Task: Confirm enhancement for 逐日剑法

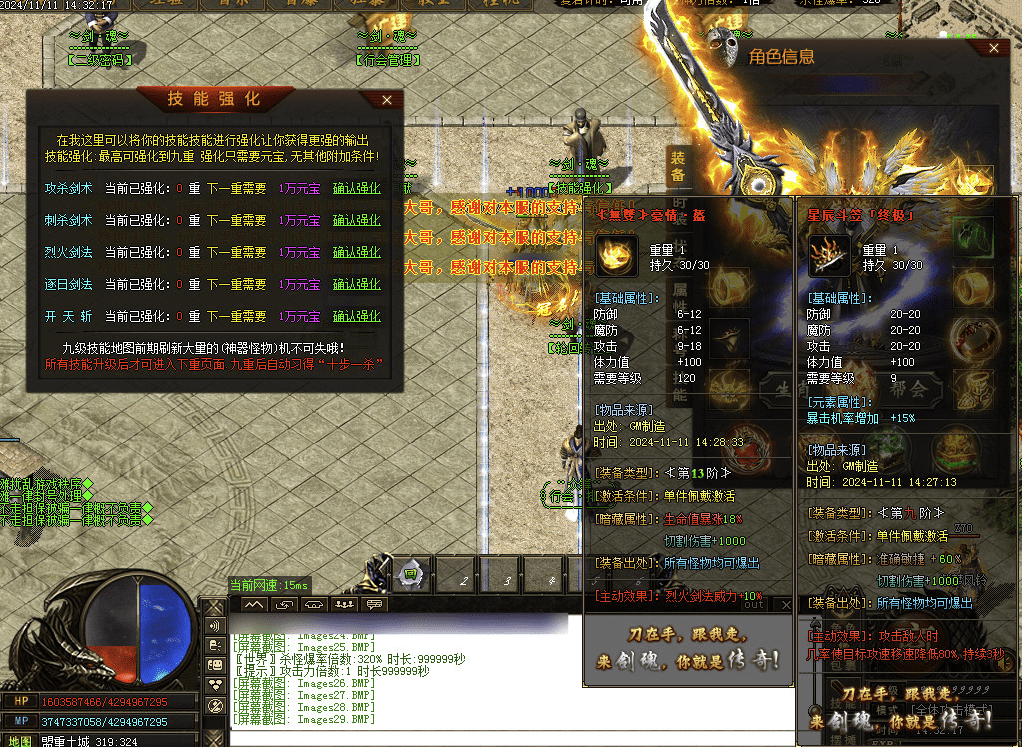Action: (356, 284)
